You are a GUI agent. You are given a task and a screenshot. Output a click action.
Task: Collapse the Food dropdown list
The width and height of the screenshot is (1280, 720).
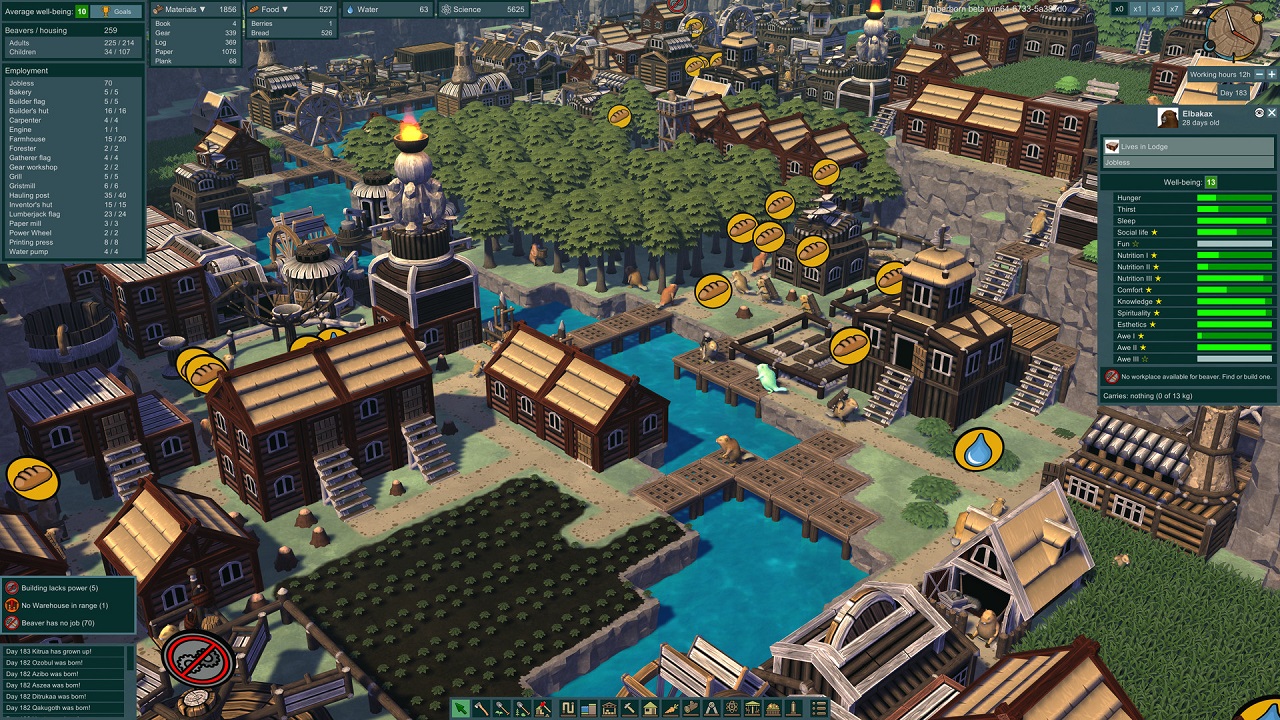pos(285,9)
